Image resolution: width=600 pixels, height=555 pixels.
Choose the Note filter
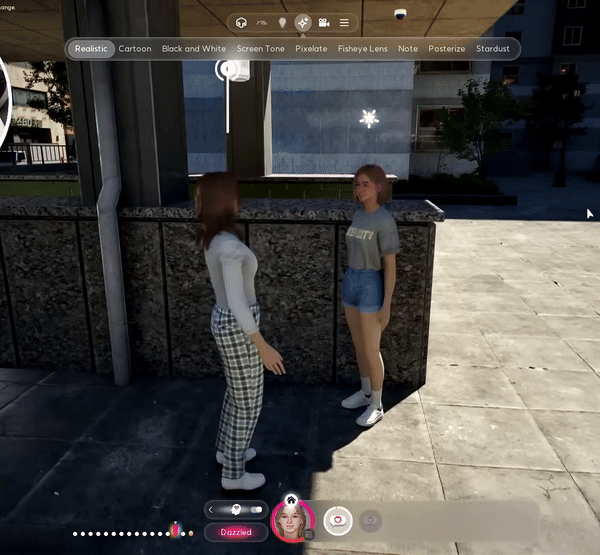coord(408,49)
